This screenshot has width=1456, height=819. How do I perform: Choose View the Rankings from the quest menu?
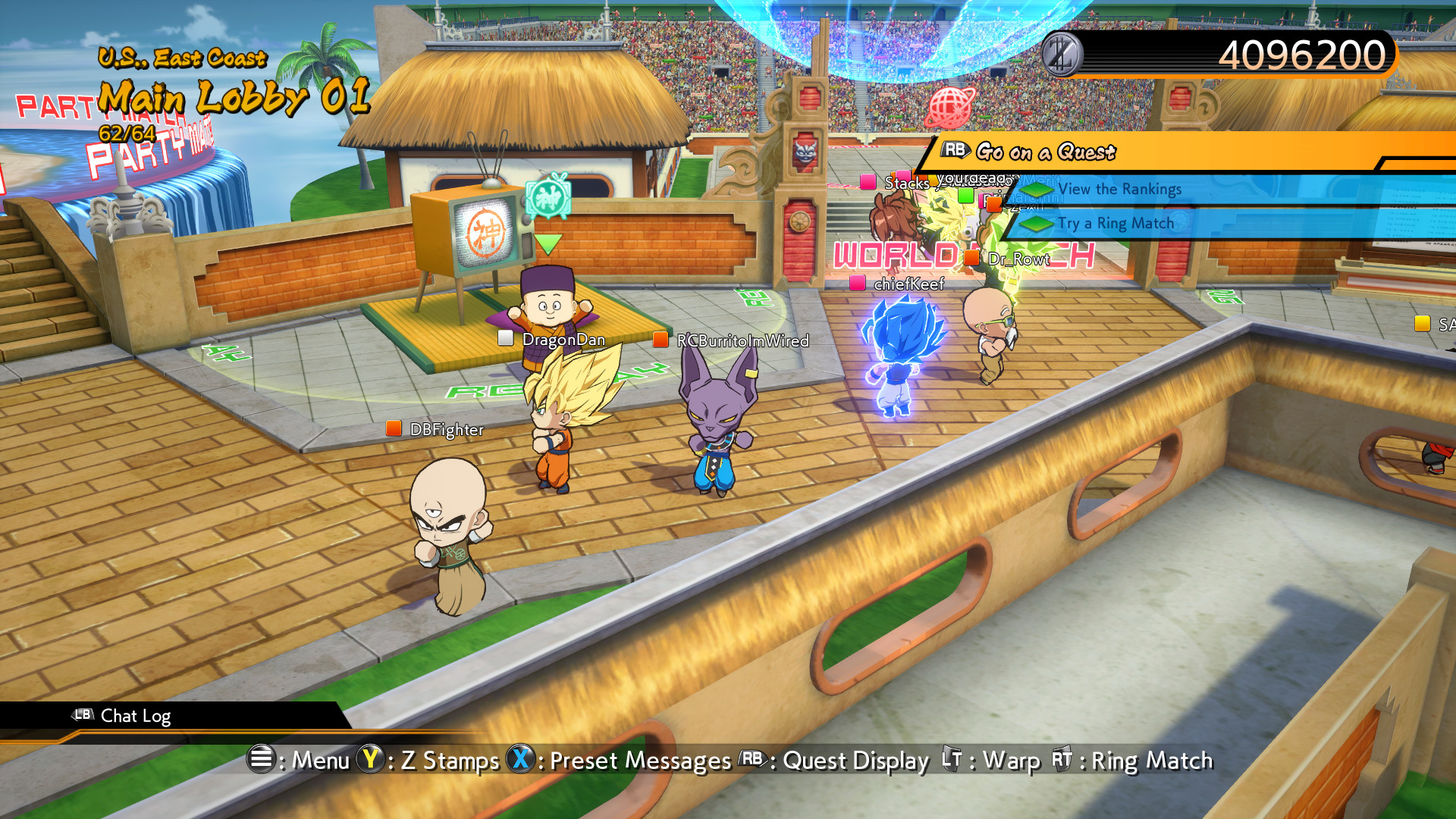[x=1121, y=190]
